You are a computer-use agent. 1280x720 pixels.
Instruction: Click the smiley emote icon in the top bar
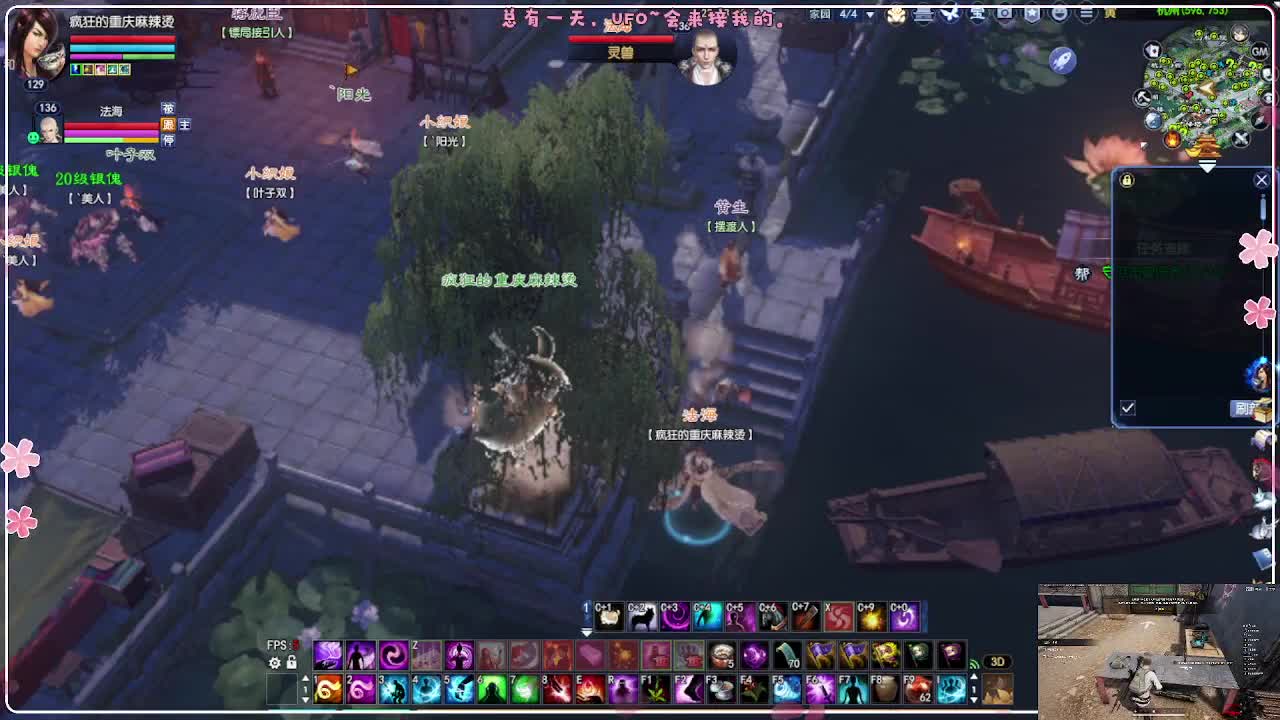pos(1061,14)
